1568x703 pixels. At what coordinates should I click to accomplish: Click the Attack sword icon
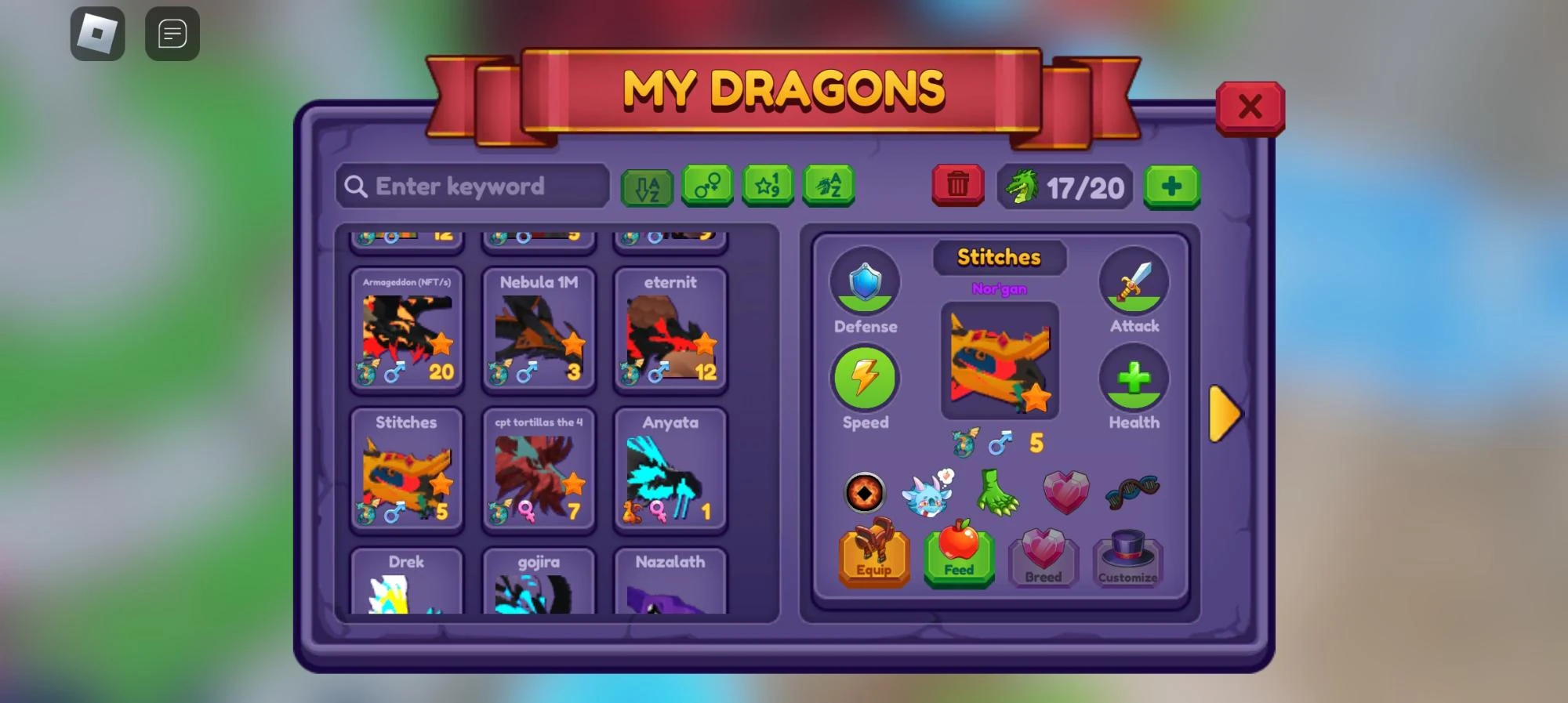1134,282
